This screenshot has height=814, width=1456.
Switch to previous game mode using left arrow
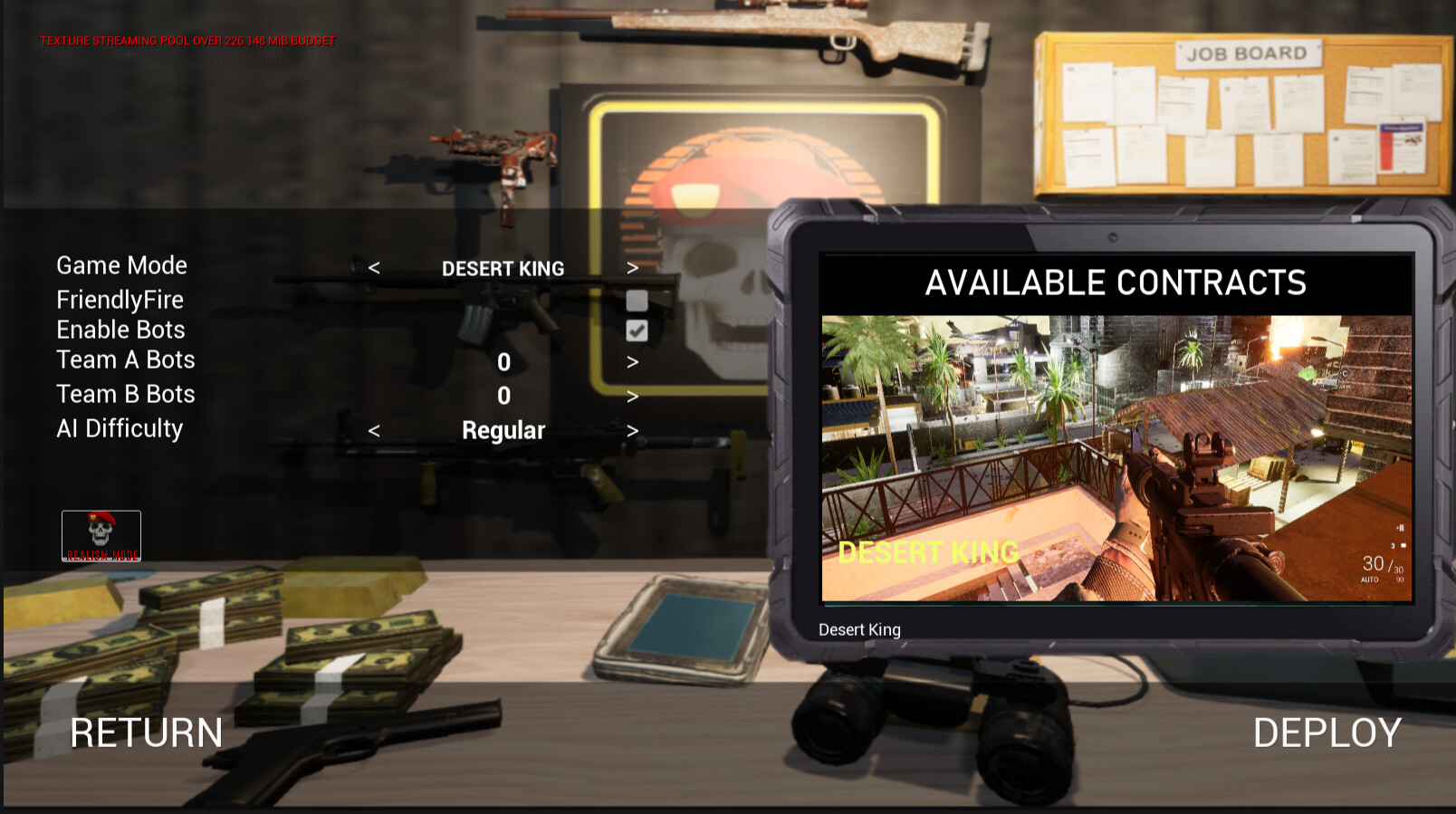(x=372, y=268)
